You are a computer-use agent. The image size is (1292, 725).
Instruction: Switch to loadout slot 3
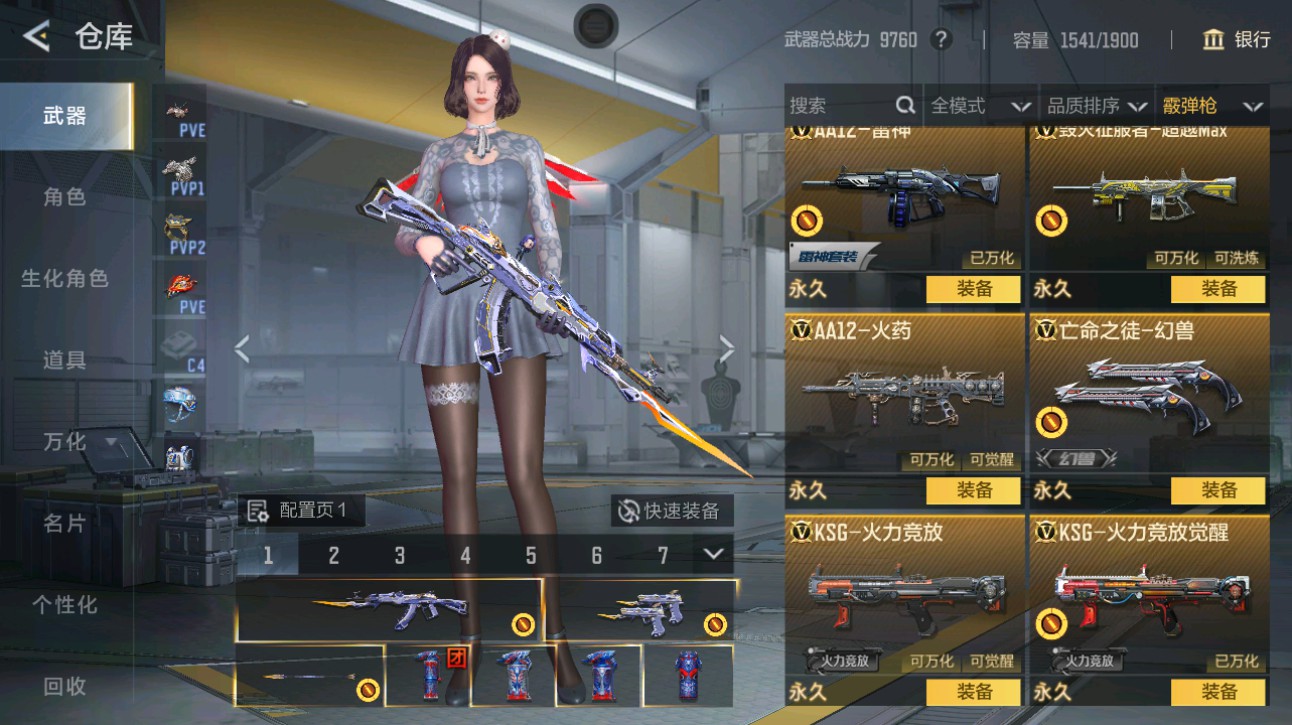(x=399, y=555)
